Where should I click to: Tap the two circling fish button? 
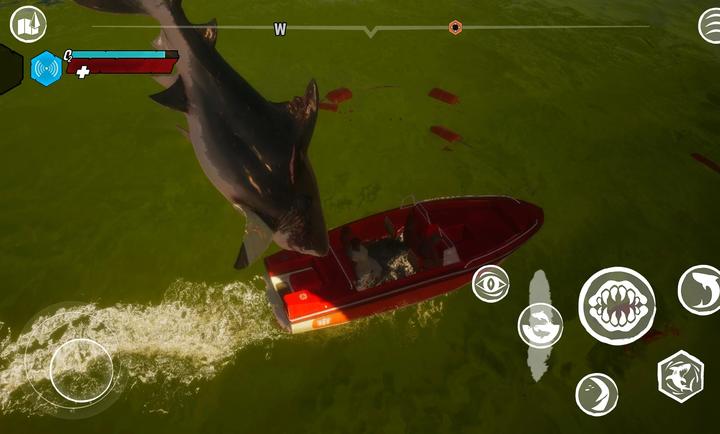pos(540,325)
